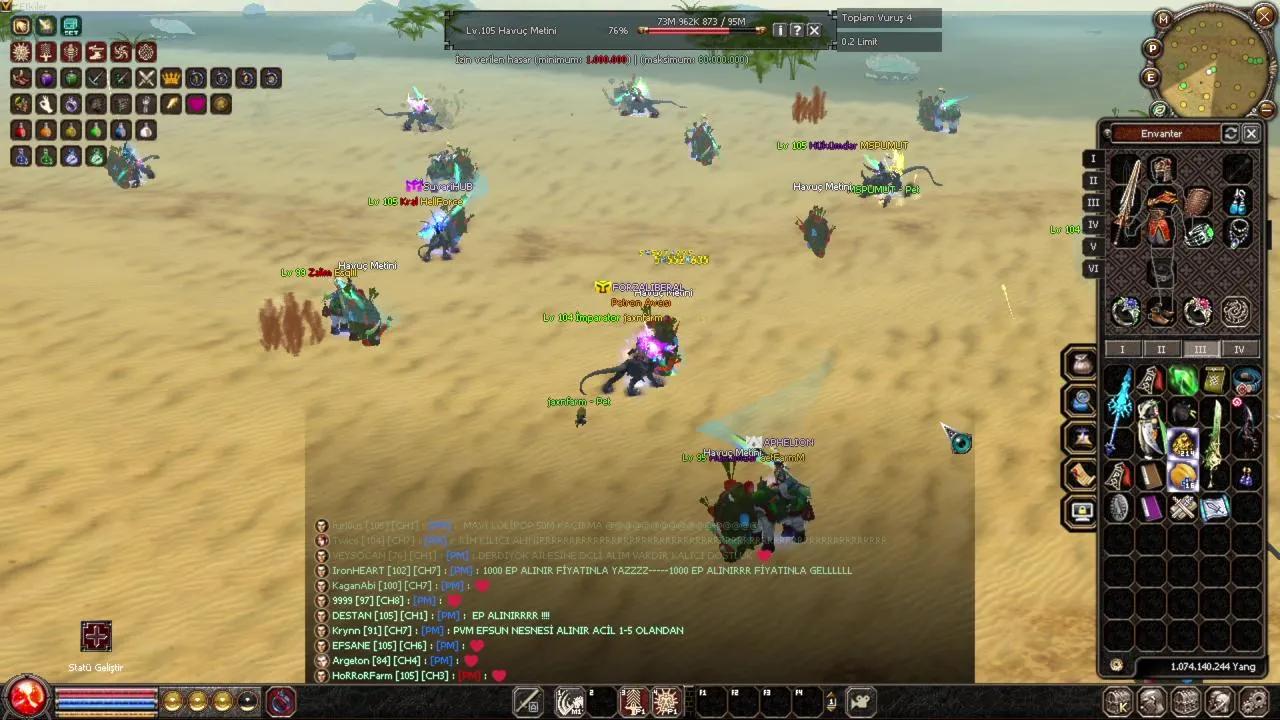
Task: Click the pink magenta buff icon
Action: [196, 104]
